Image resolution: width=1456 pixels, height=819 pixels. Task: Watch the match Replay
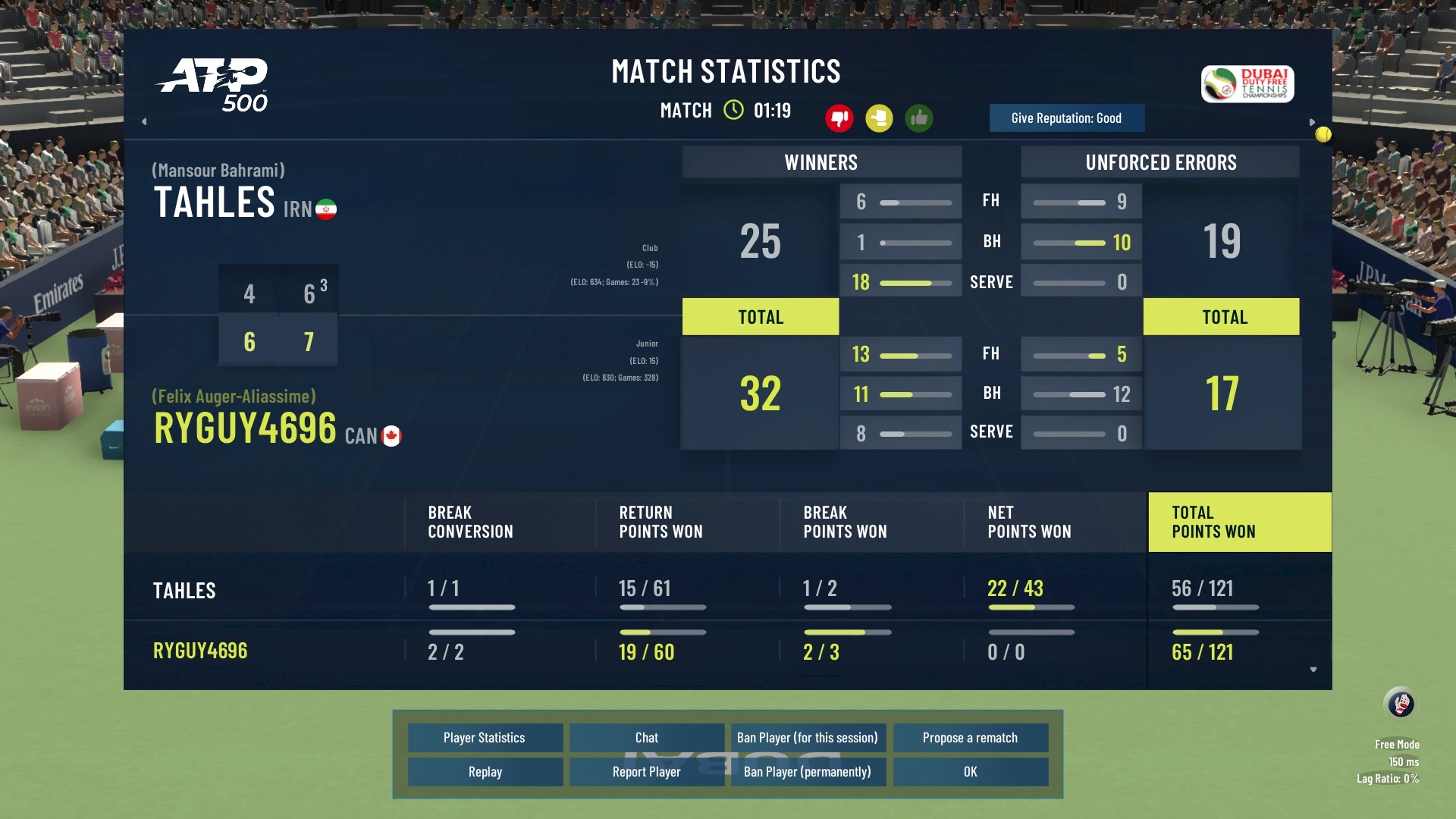[x=485, y=772]
